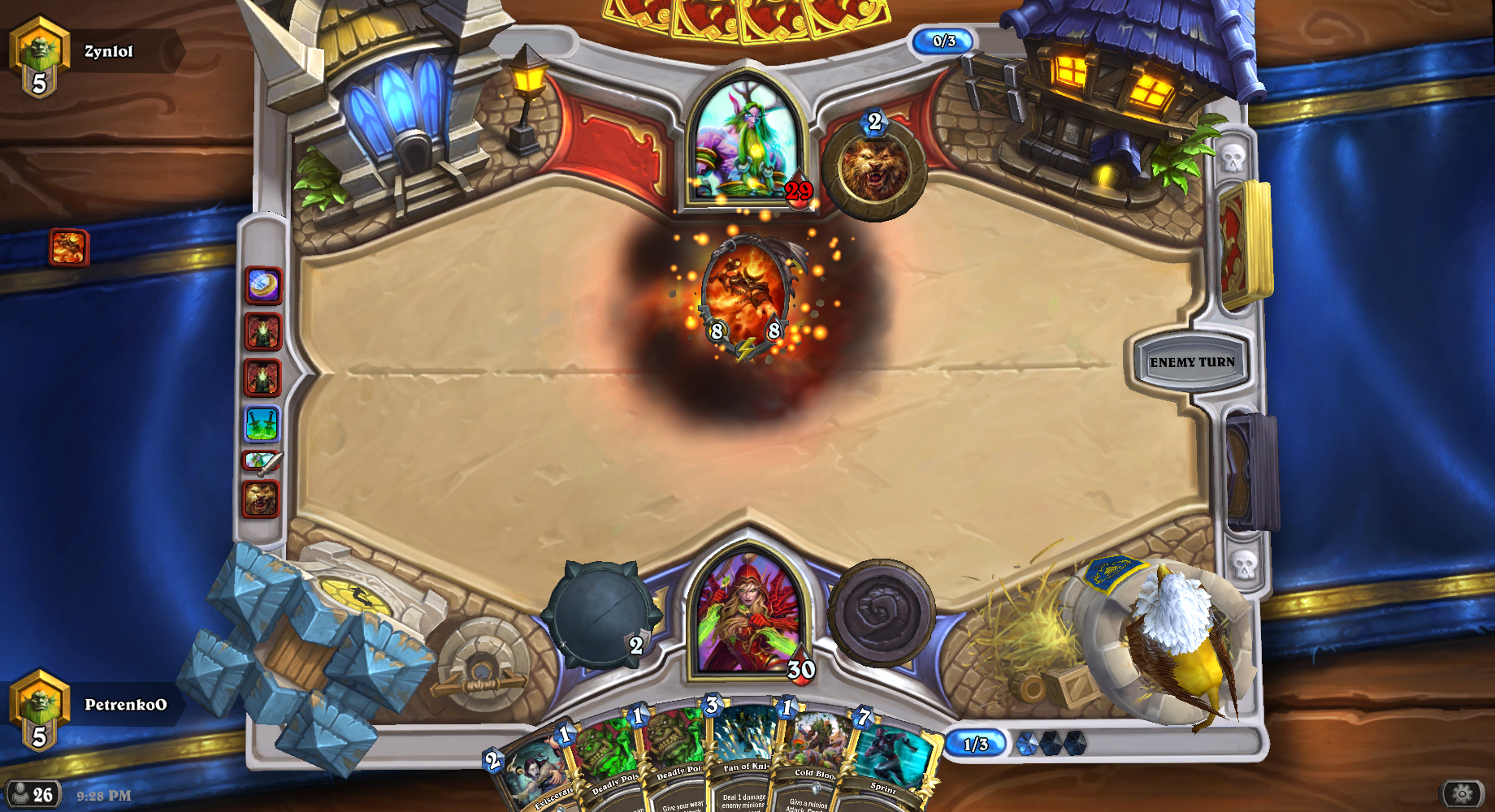Inspect the twin-daggers history tile
The image size is (1495, 812).
(262, 424)
